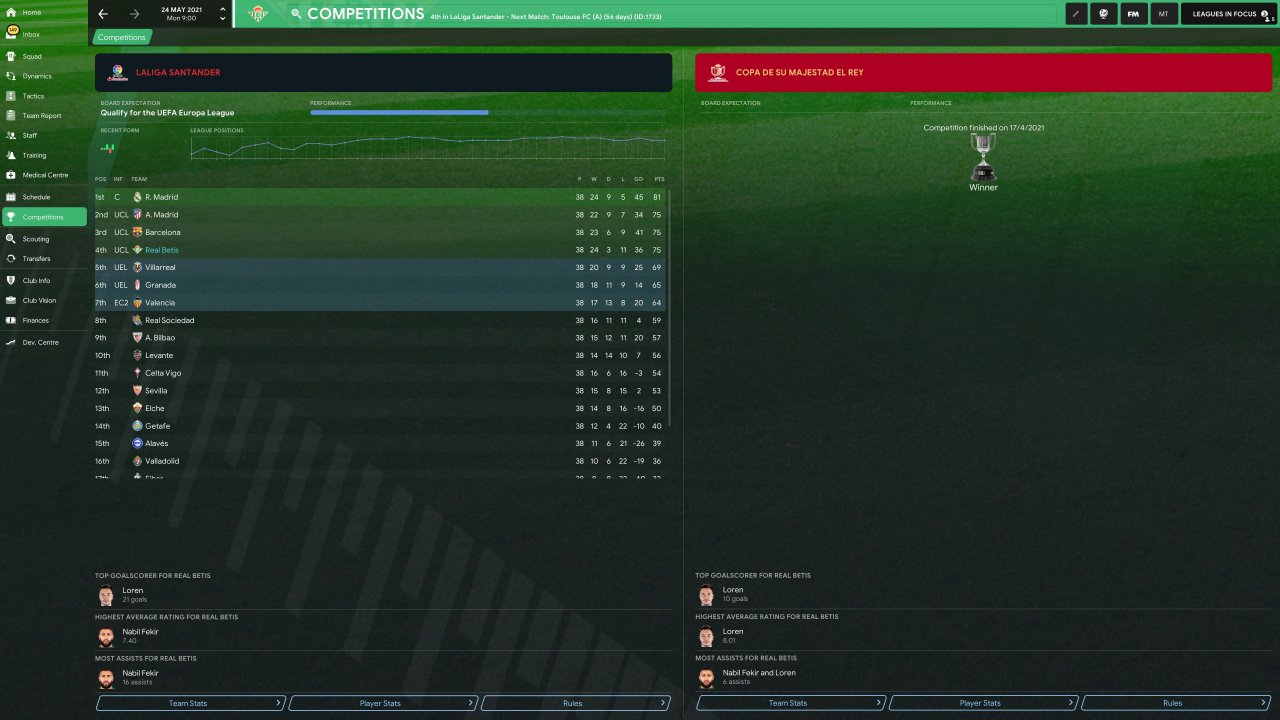Open the Scouting section
Screen dimensions: 1280x720
click(36, 239)
